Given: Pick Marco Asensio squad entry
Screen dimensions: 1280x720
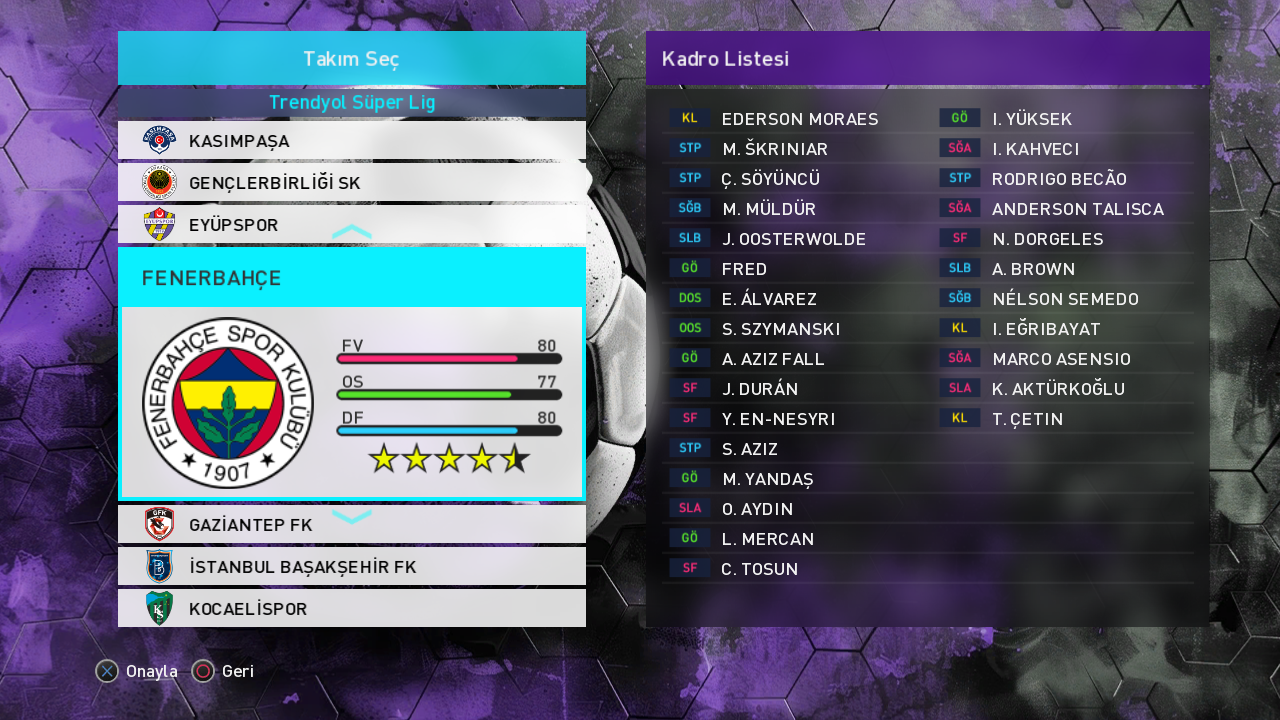Looking at the screenshot, I should tap(1061, 359).
